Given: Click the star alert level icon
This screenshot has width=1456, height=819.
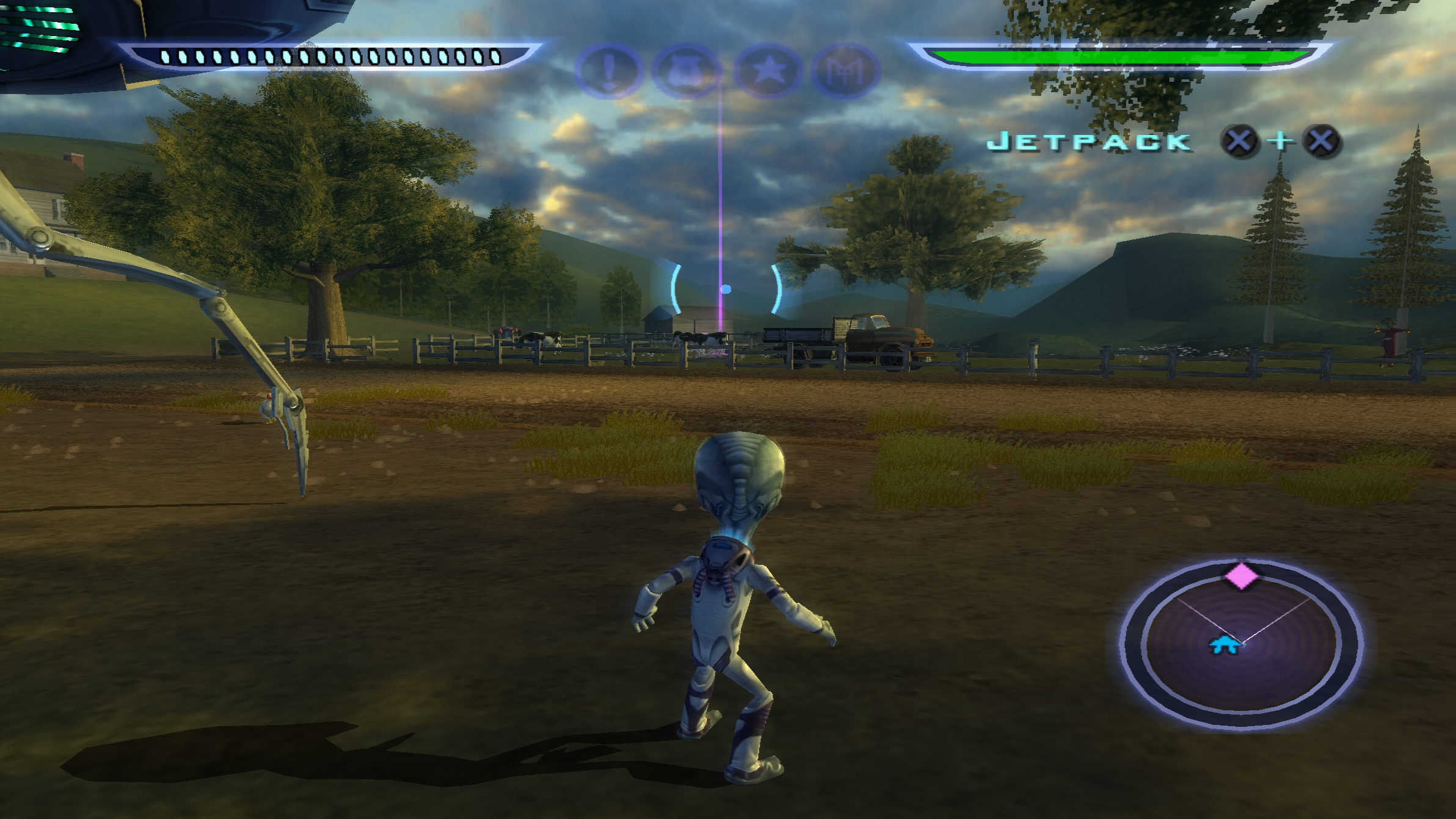Looking at the screenshot, I should (766, 70).
